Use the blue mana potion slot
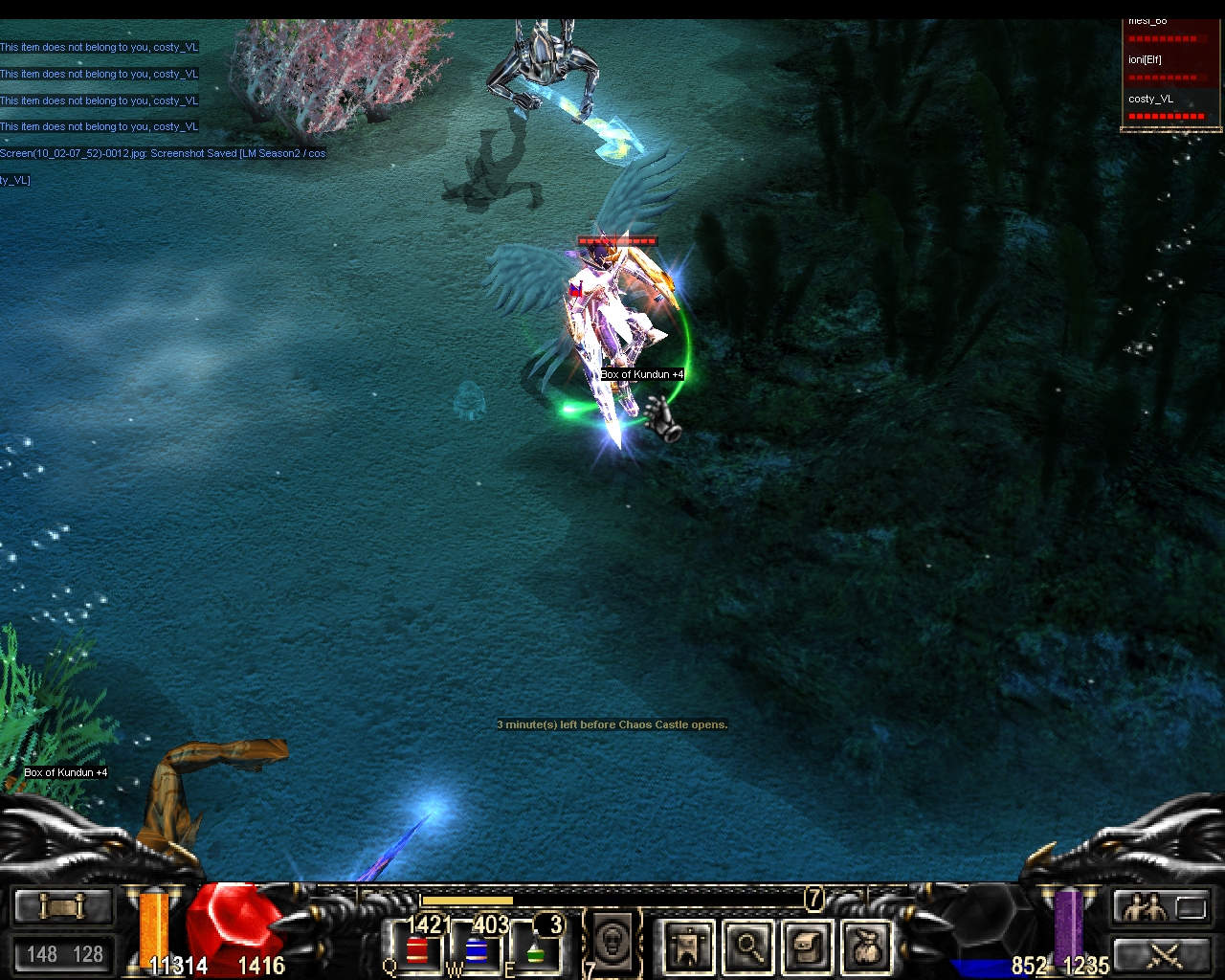The width and height of the screenshot is (1225, 980). (476, 949)
